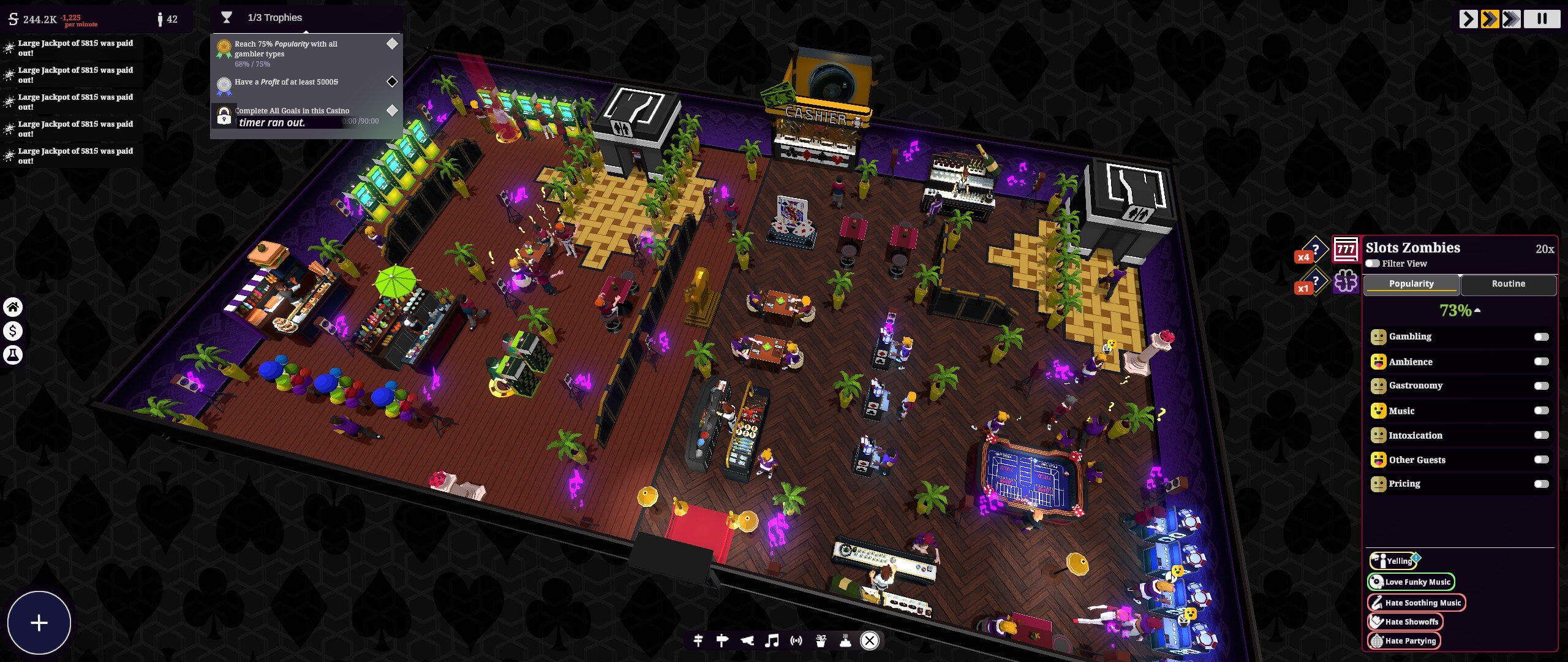Click the home icon in left sidebar
This screenshot has height=662, width=1568.
point(13,307)
